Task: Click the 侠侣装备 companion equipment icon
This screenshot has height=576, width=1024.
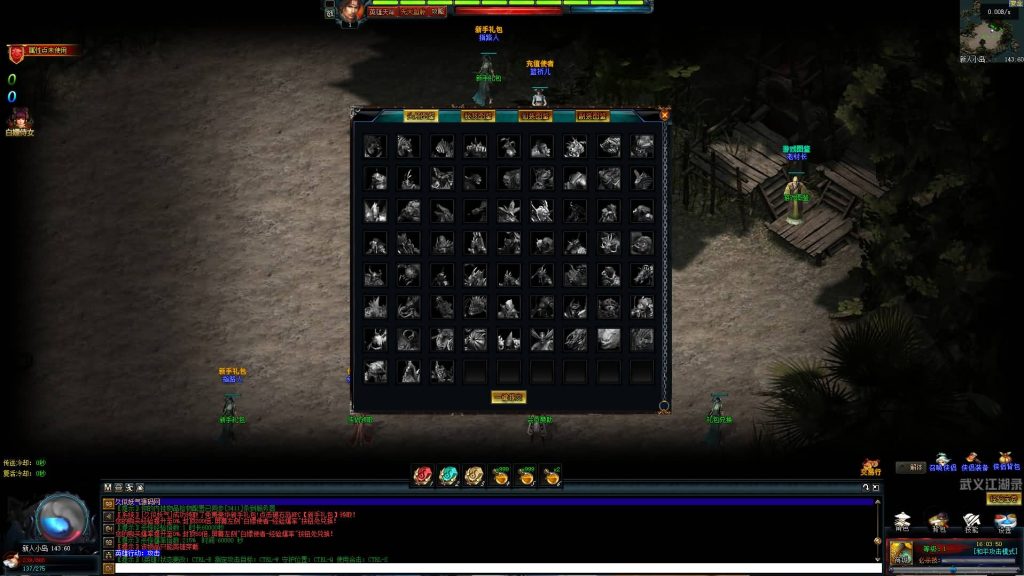Action: (x=975, y=461)
